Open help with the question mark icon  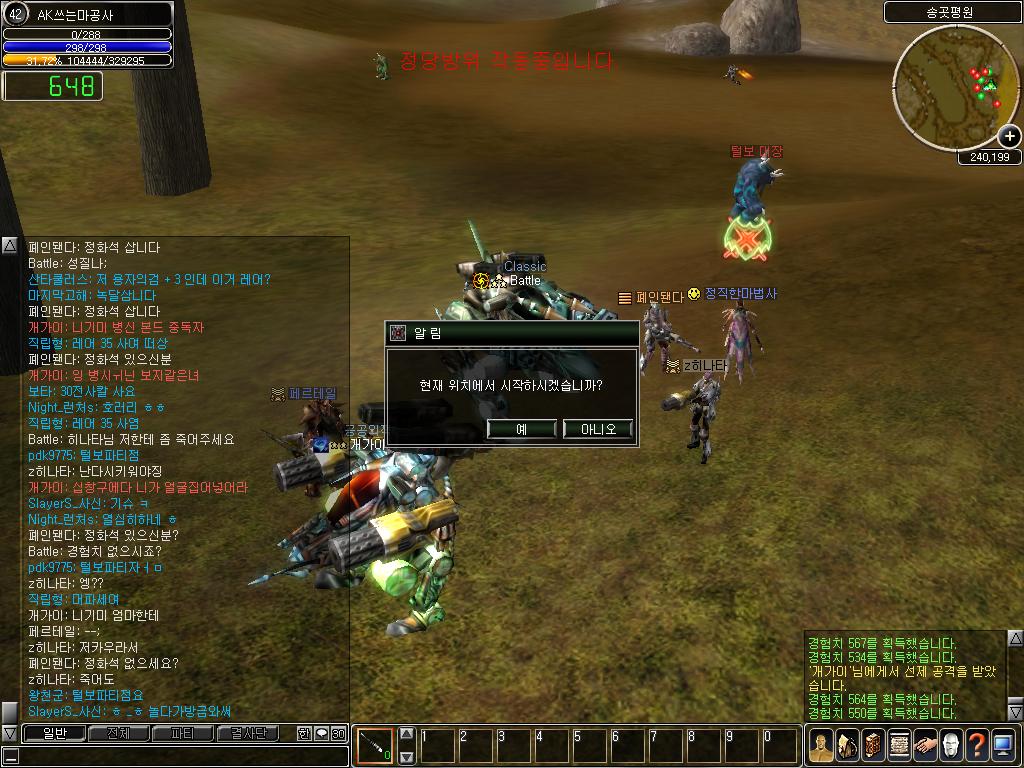(977, 745)
